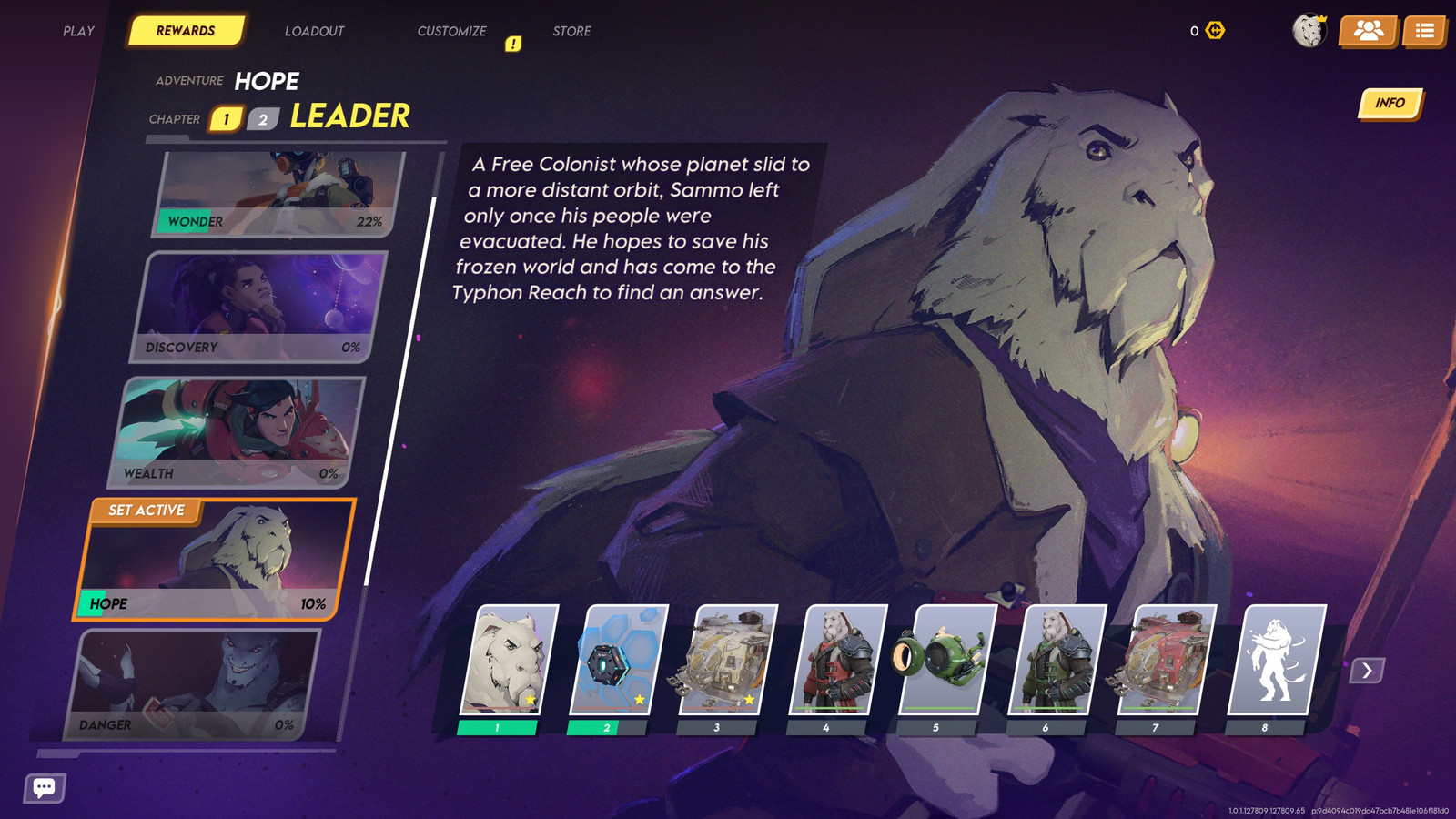This screenshot has width=1456, height=819.
Task: View reward 8 white silhouette tile
Action: click(x=1276, y=660)
